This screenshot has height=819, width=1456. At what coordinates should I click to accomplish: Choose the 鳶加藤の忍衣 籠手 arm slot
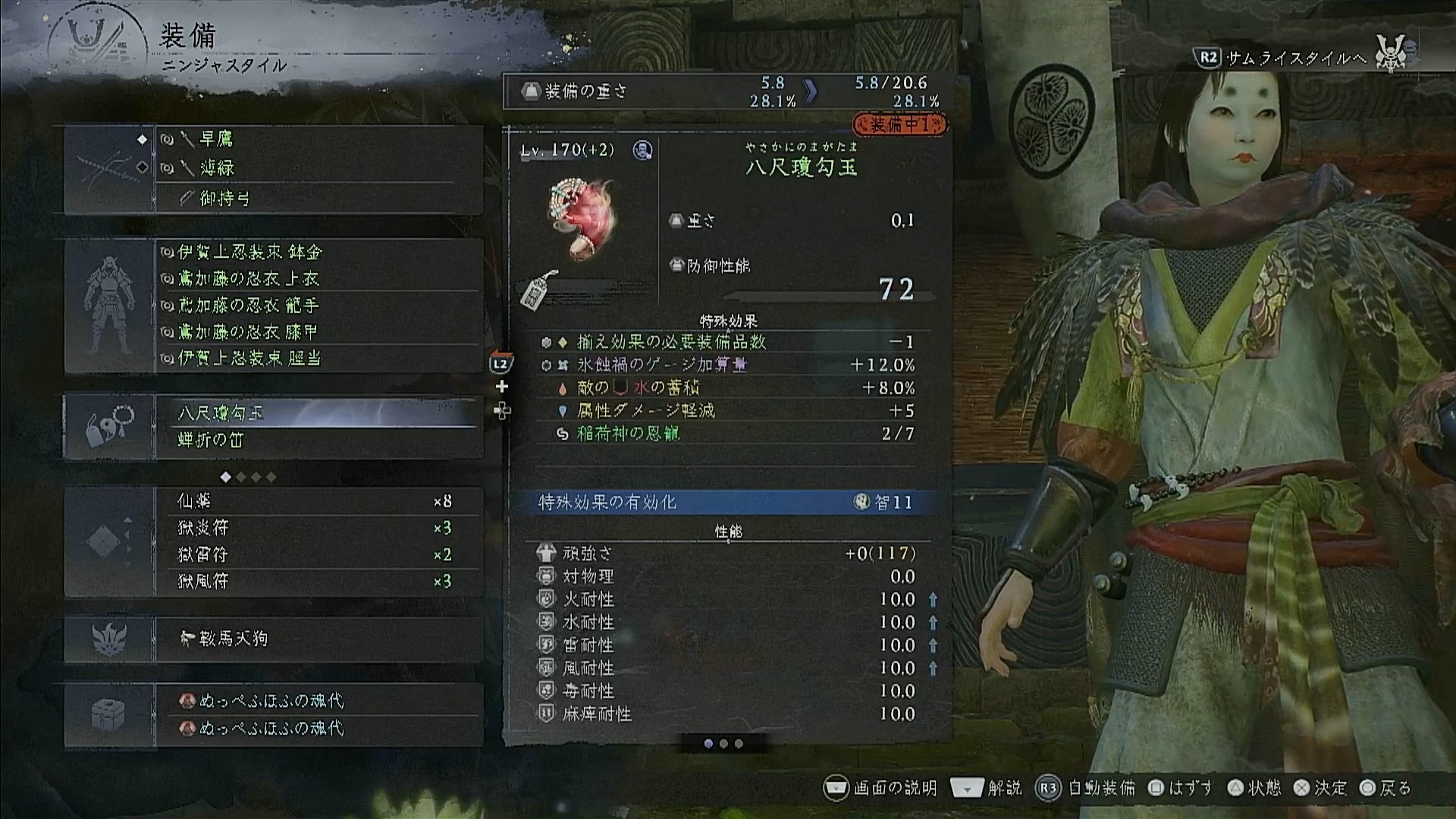point(318,306)
